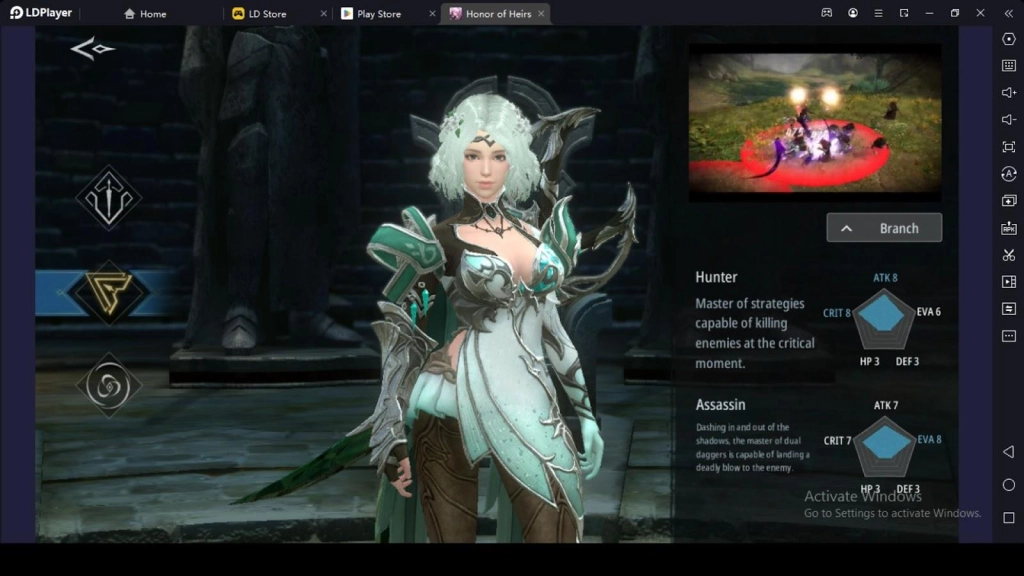The width and height of the screenshot is (1024, 576).
Task: Go back using the arrow button
Action: (92, 49)
